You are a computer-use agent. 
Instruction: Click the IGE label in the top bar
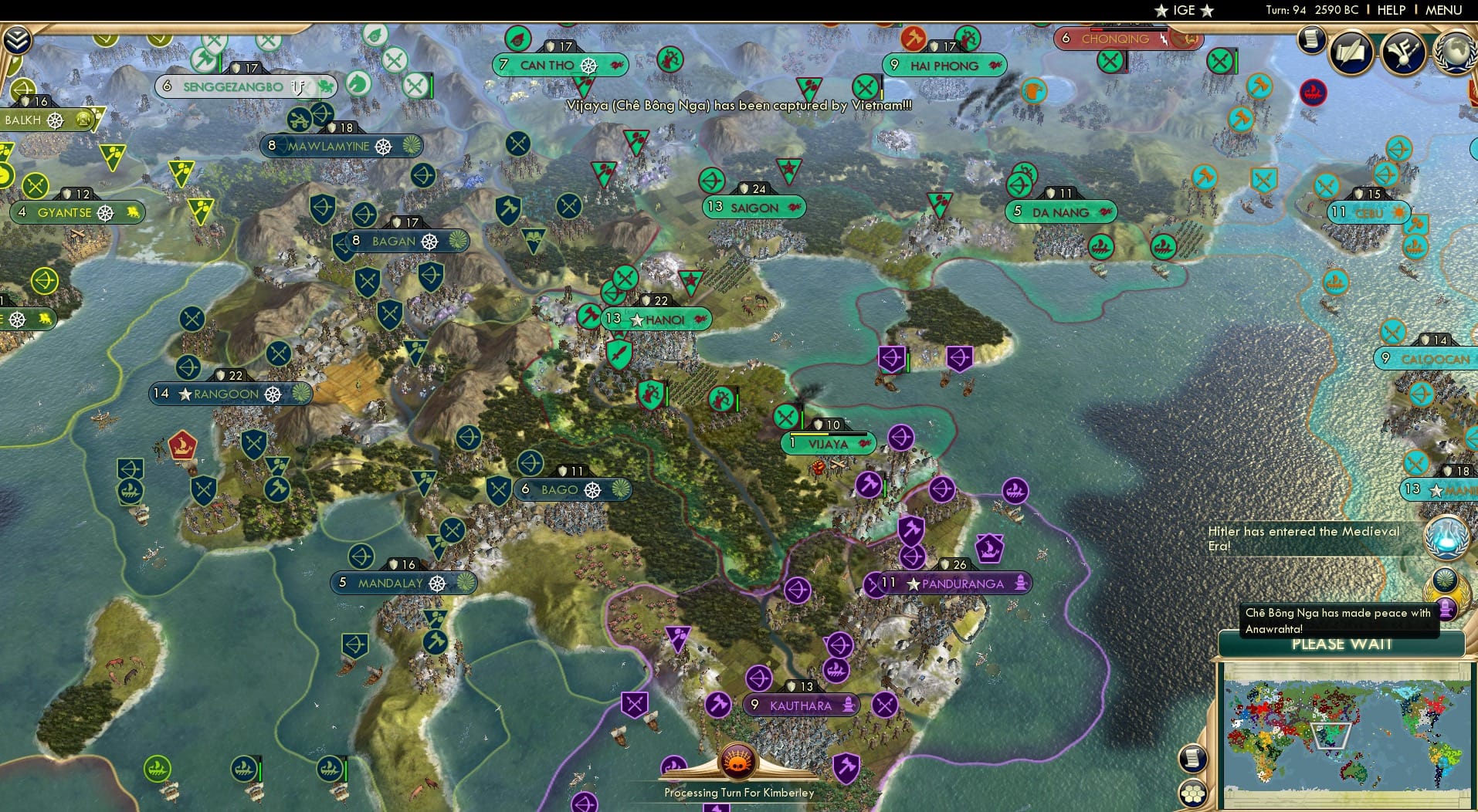coord(1184,10)
